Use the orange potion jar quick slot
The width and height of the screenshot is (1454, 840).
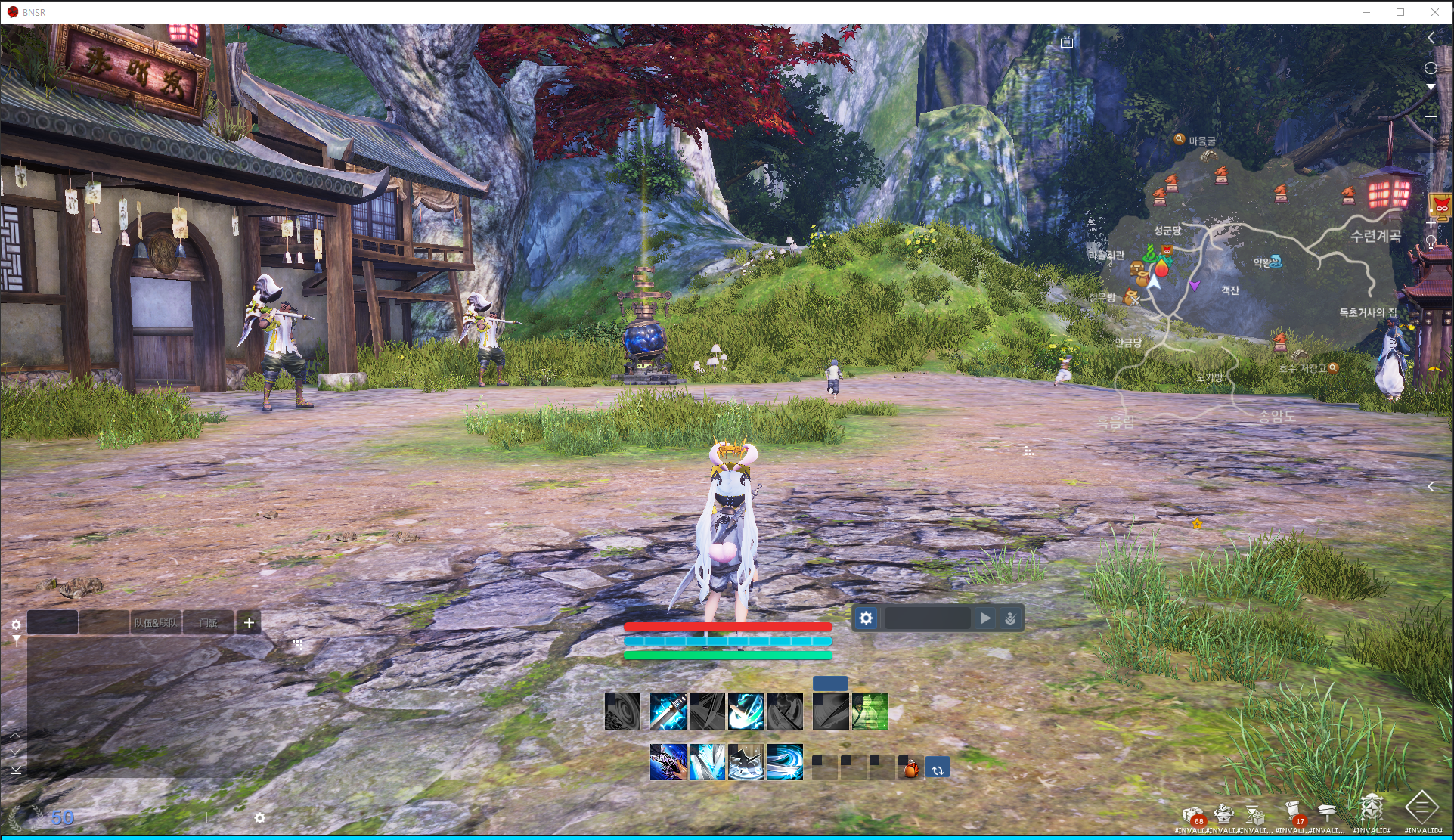911,768
